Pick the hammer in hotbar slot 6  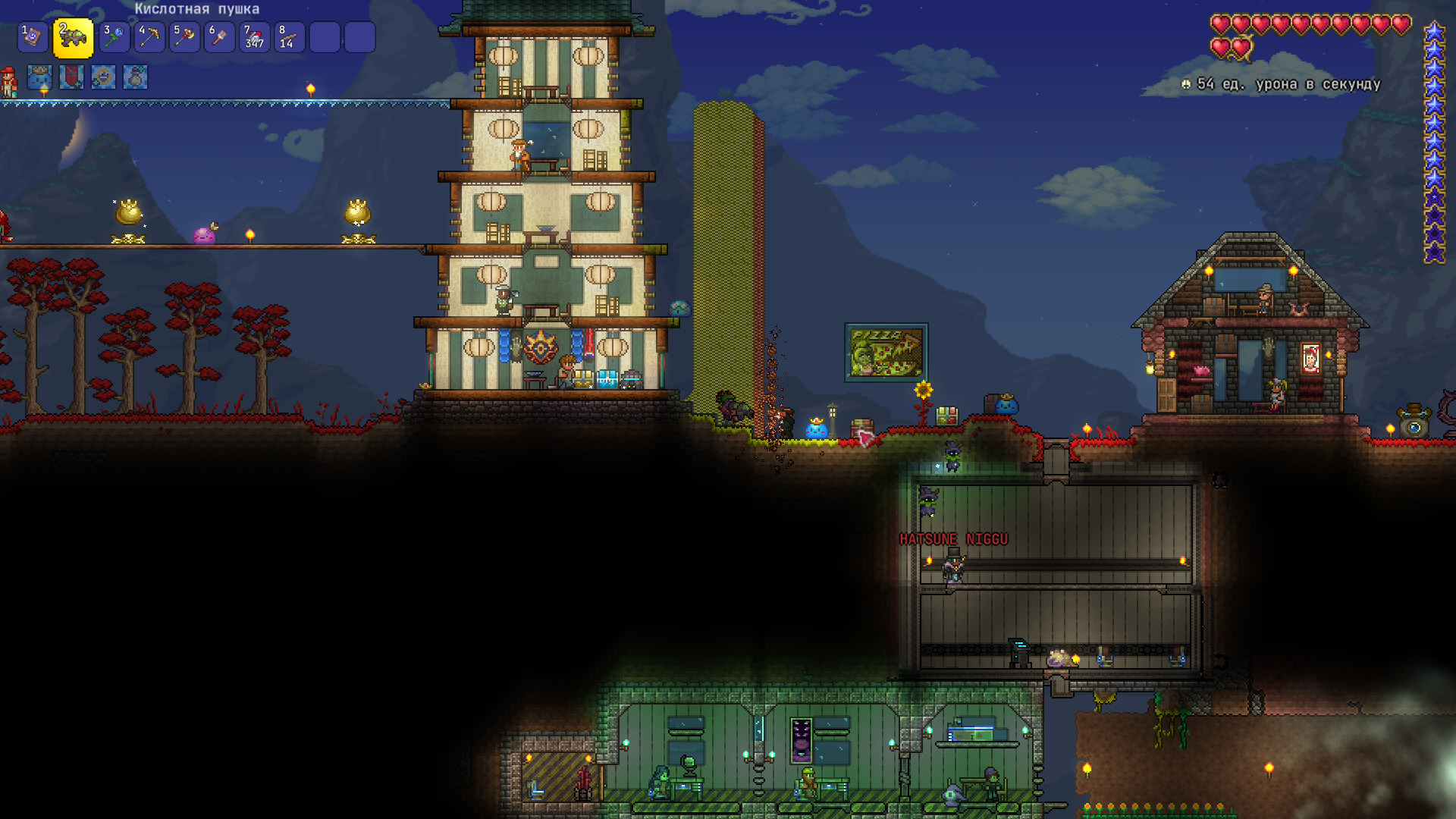click(219, 37)
